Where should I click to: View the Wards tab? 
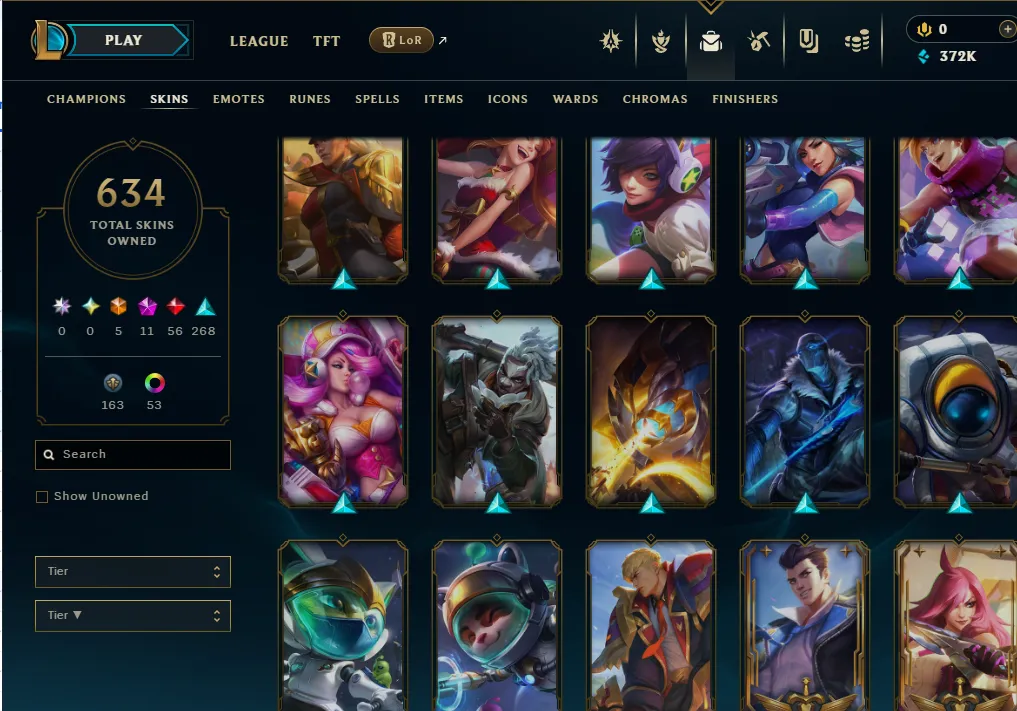(x=575, y=99)
